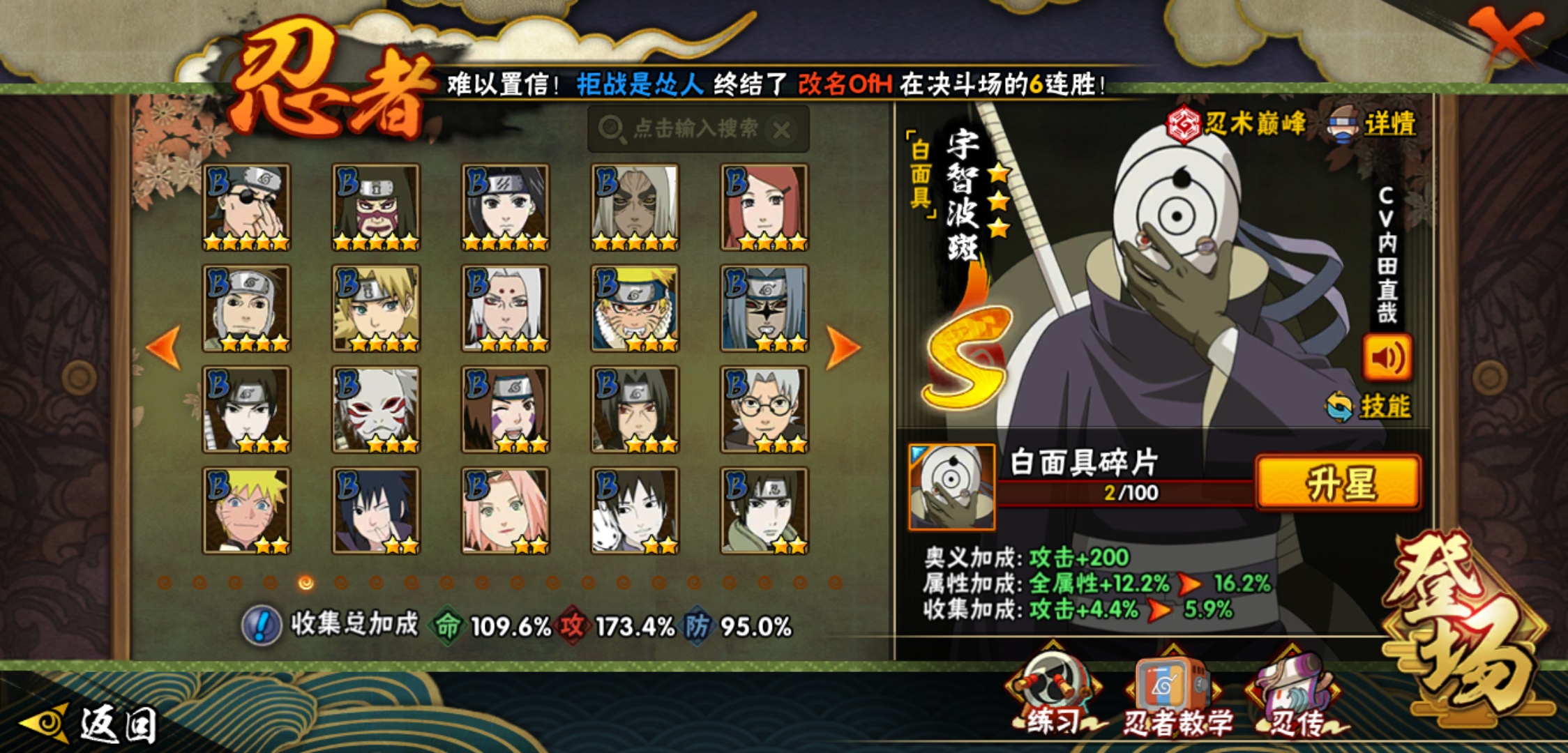The height and width of the screenshot is (753, 1568).
Task: Play the character voice speaker button
Action: [1387, 358]
